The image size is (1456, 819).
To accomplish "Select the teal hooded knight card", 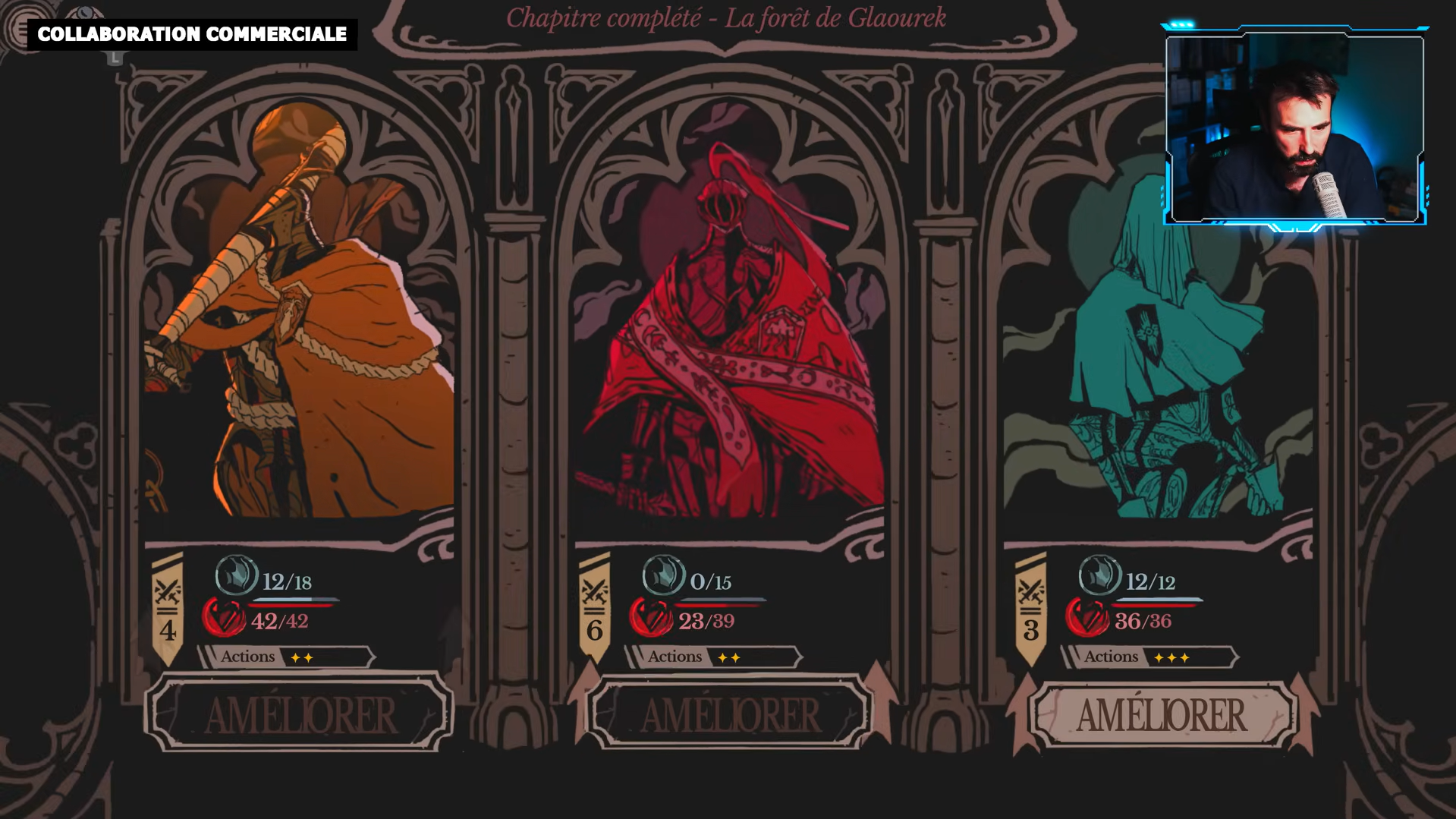I will click(1158, 342).
